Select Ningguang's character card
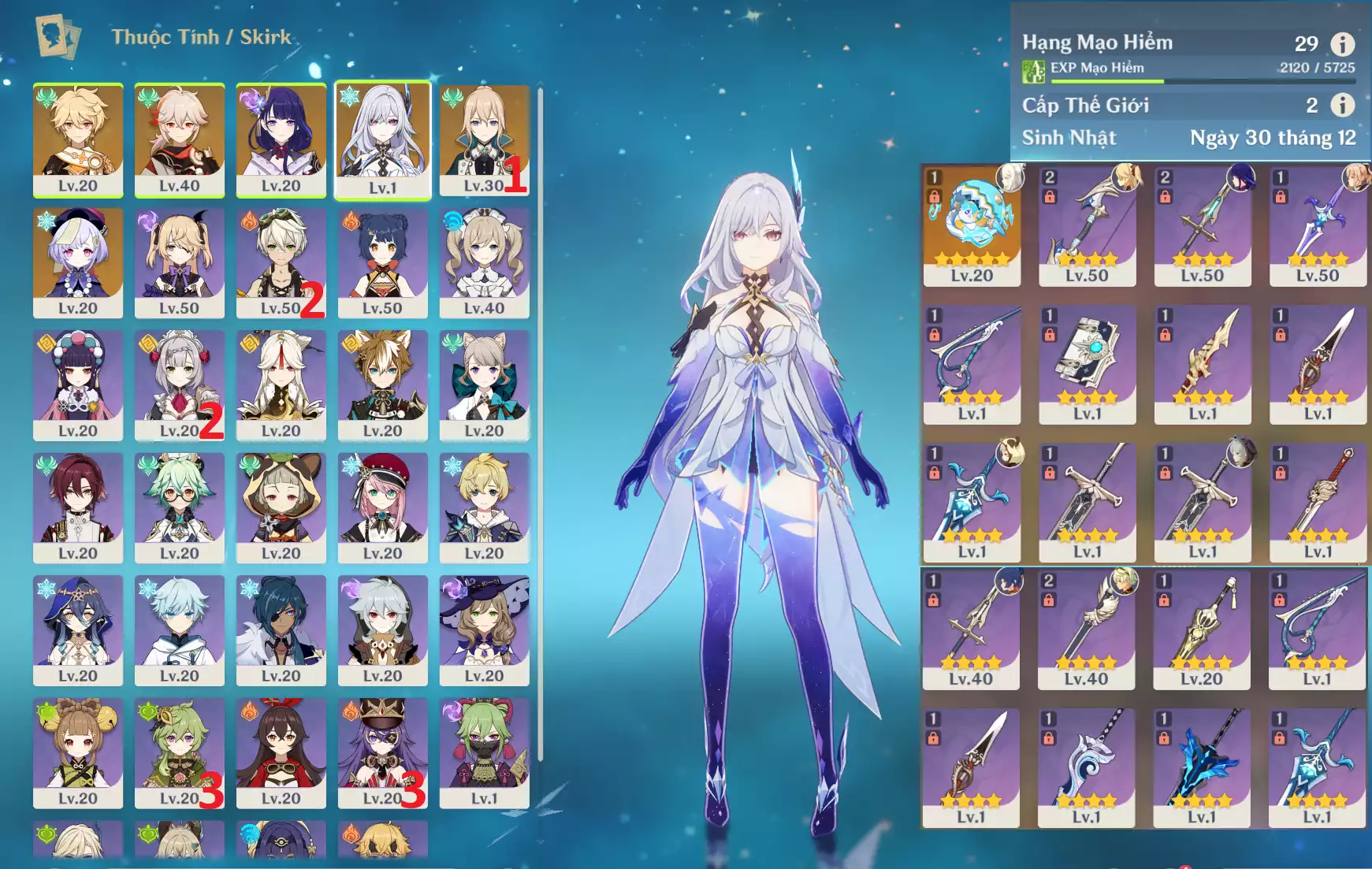 coord(281,384)
